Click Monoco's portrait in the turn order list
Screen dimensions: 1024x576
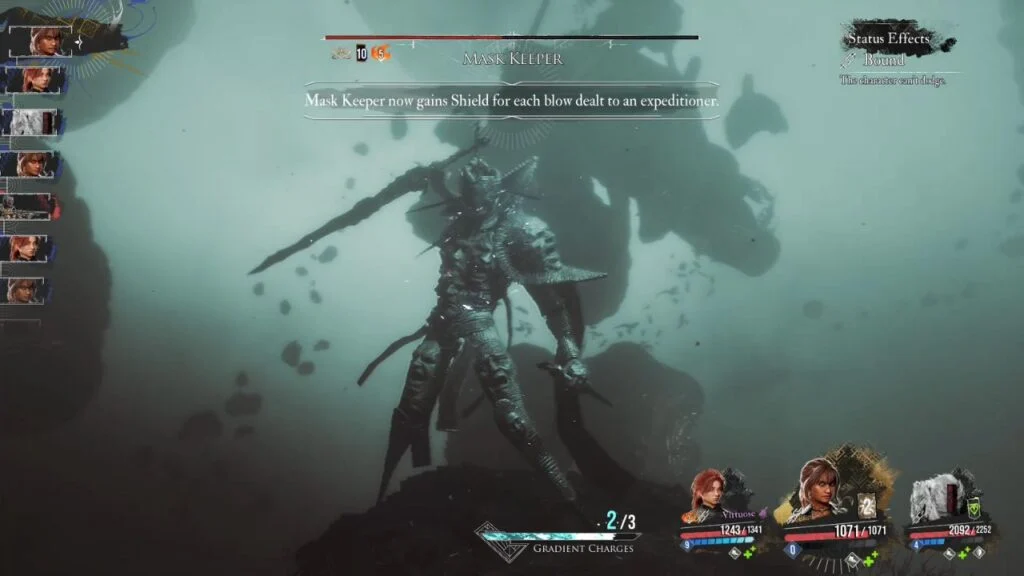coord(32,122)
